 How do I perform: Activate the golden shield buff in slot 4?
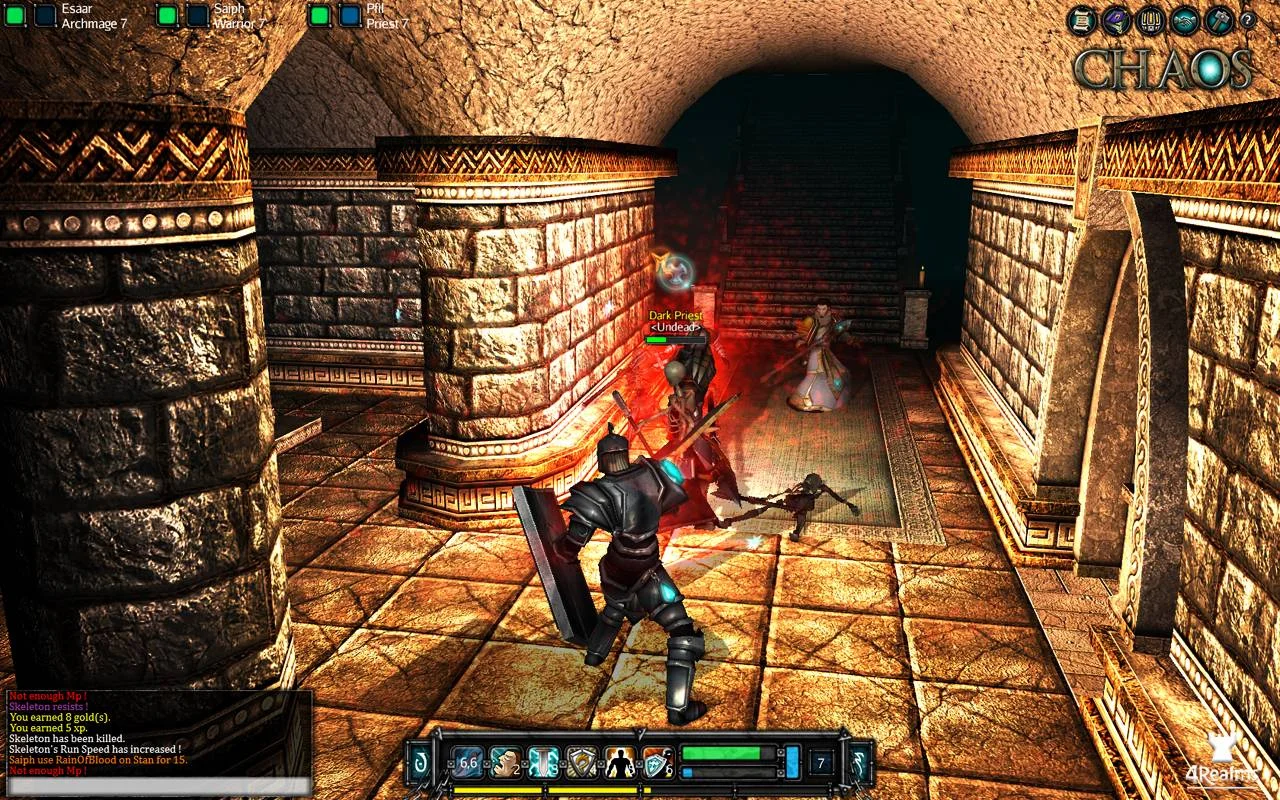tap(583, 761)
